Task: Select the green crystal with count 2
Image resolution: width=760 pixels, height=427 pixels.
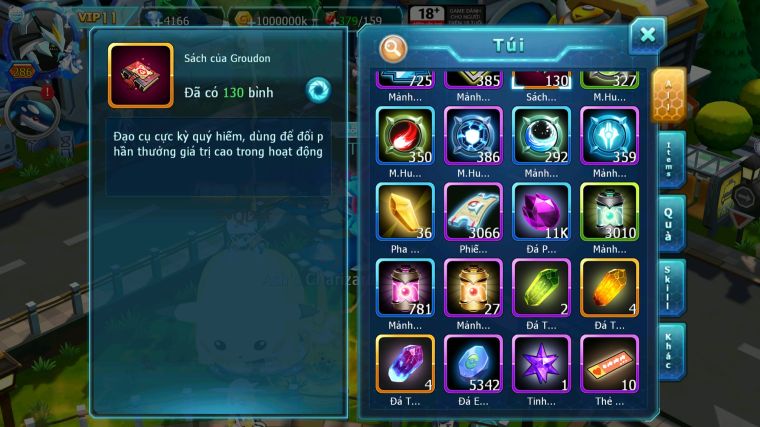Action: (x=541, y=287)
